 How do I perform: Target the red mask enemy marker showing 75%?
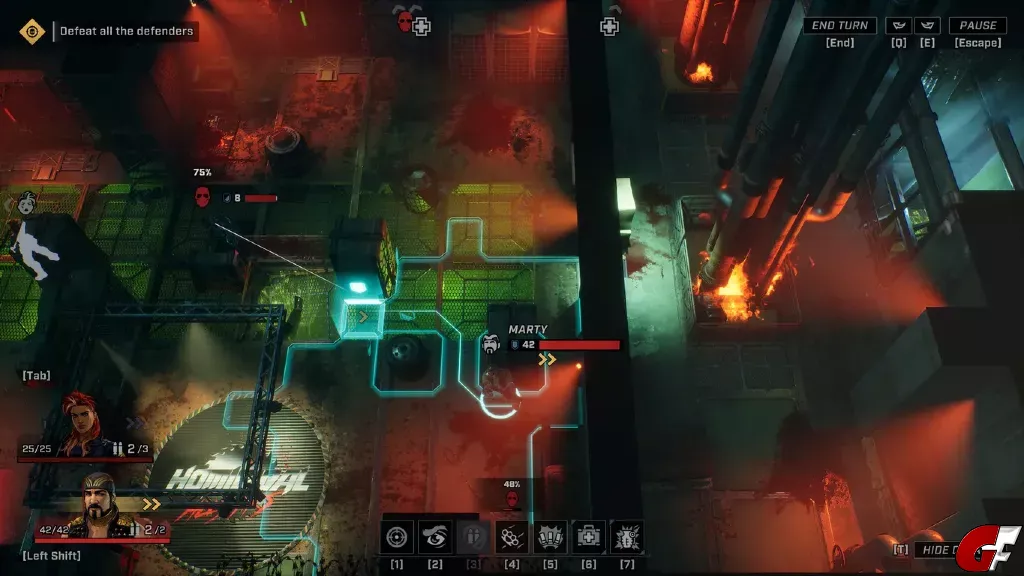(203, 197)
